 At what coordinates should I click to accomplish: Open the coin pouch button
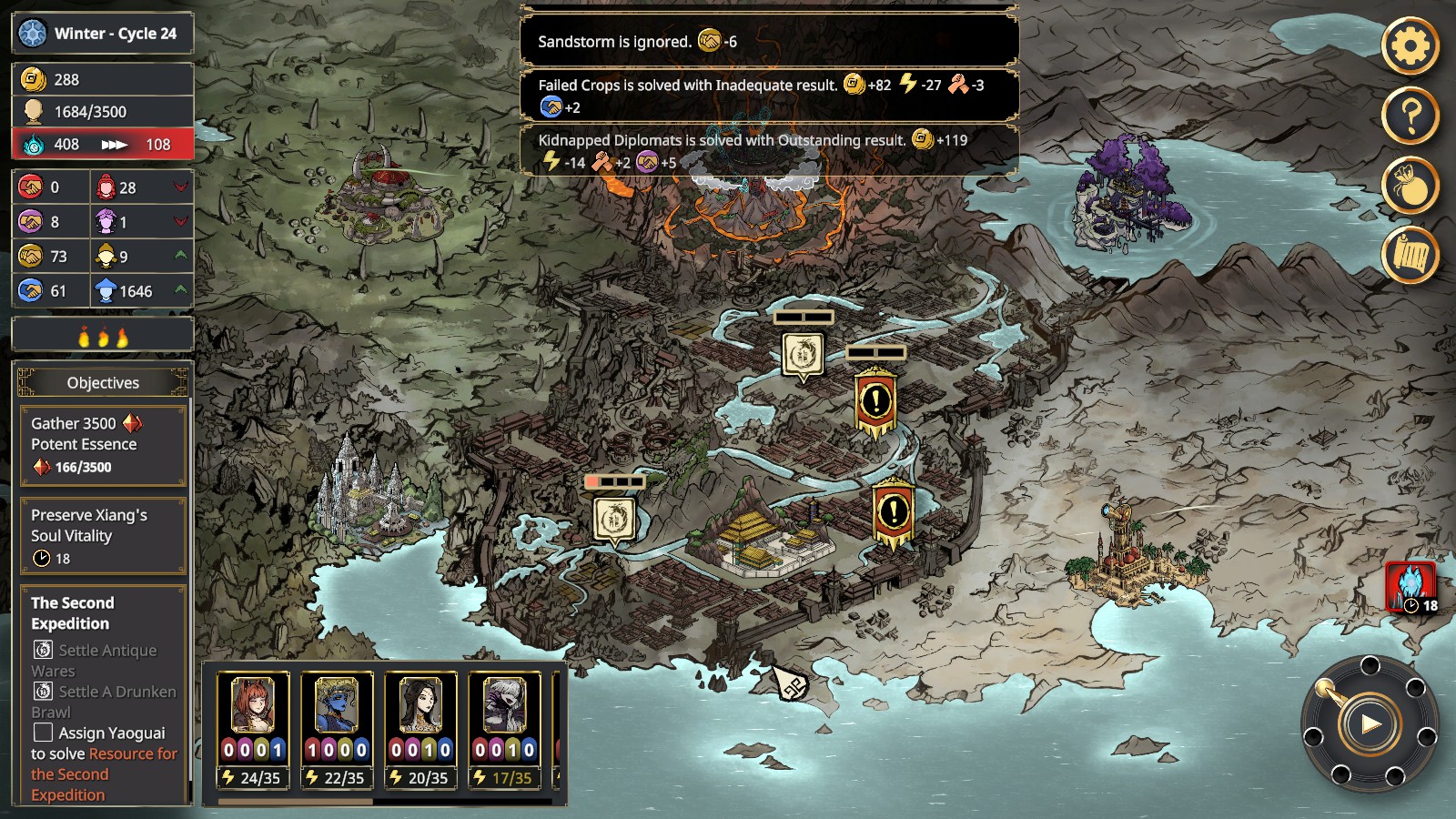click(x=1410, y=186)
